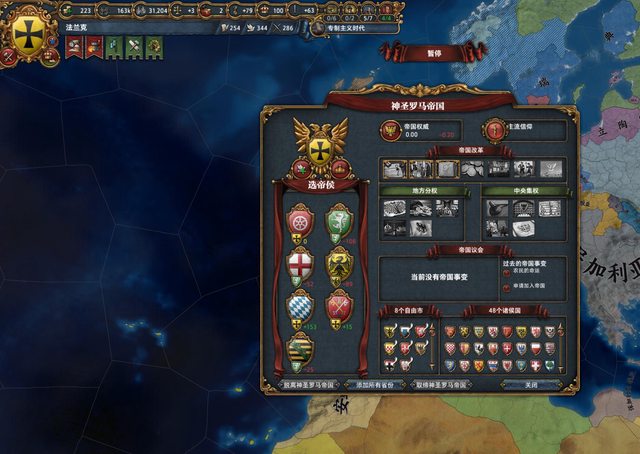Choose the red cross on white elector shield
This screenshot has width=640, height=454.
click(300, 263)
